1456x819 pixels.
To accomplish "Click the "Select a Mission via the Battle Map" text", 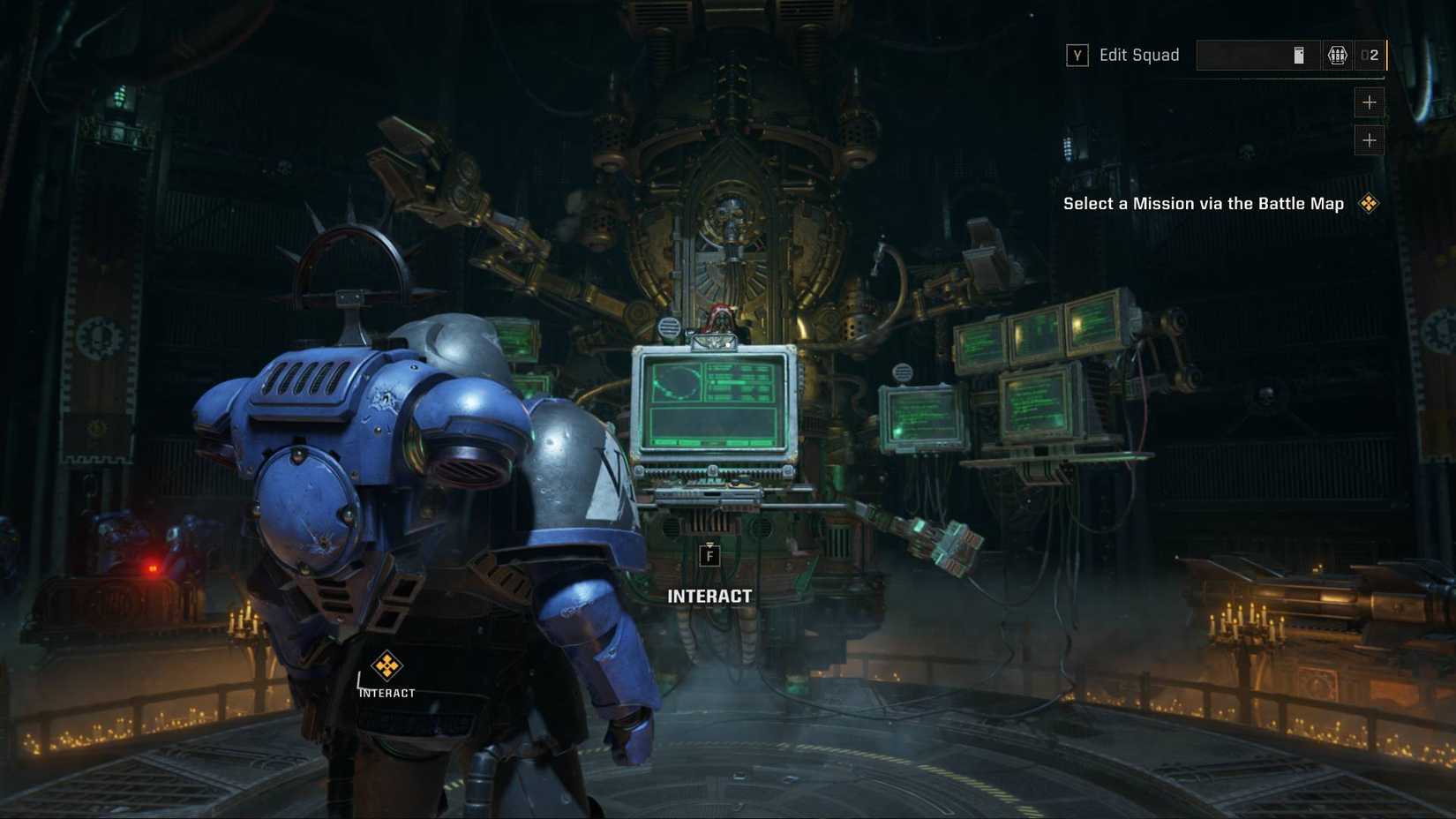I will 1203,203.
